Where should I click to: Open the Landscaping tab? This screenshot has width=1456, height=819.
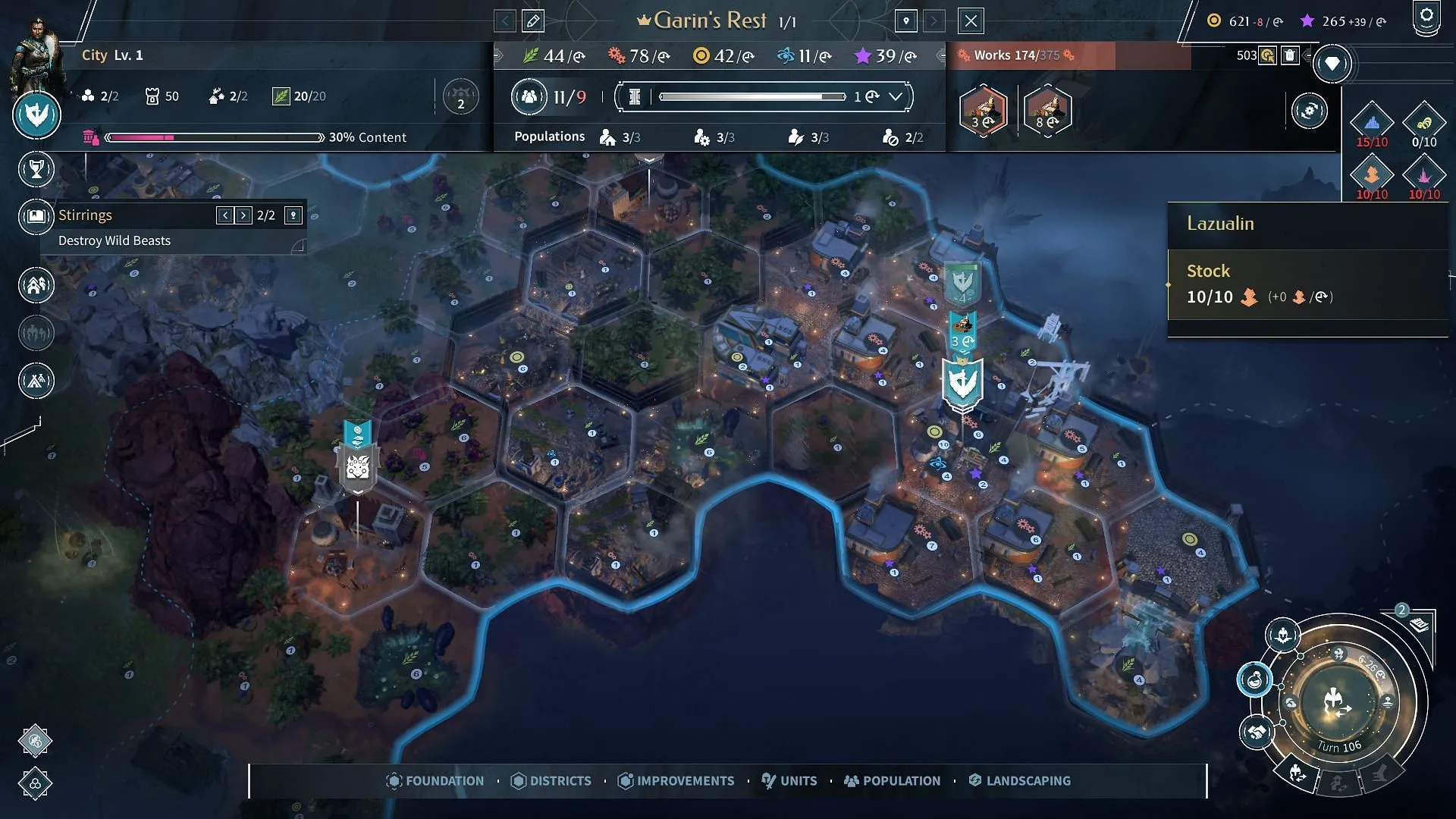click(x=1020, y=781)
